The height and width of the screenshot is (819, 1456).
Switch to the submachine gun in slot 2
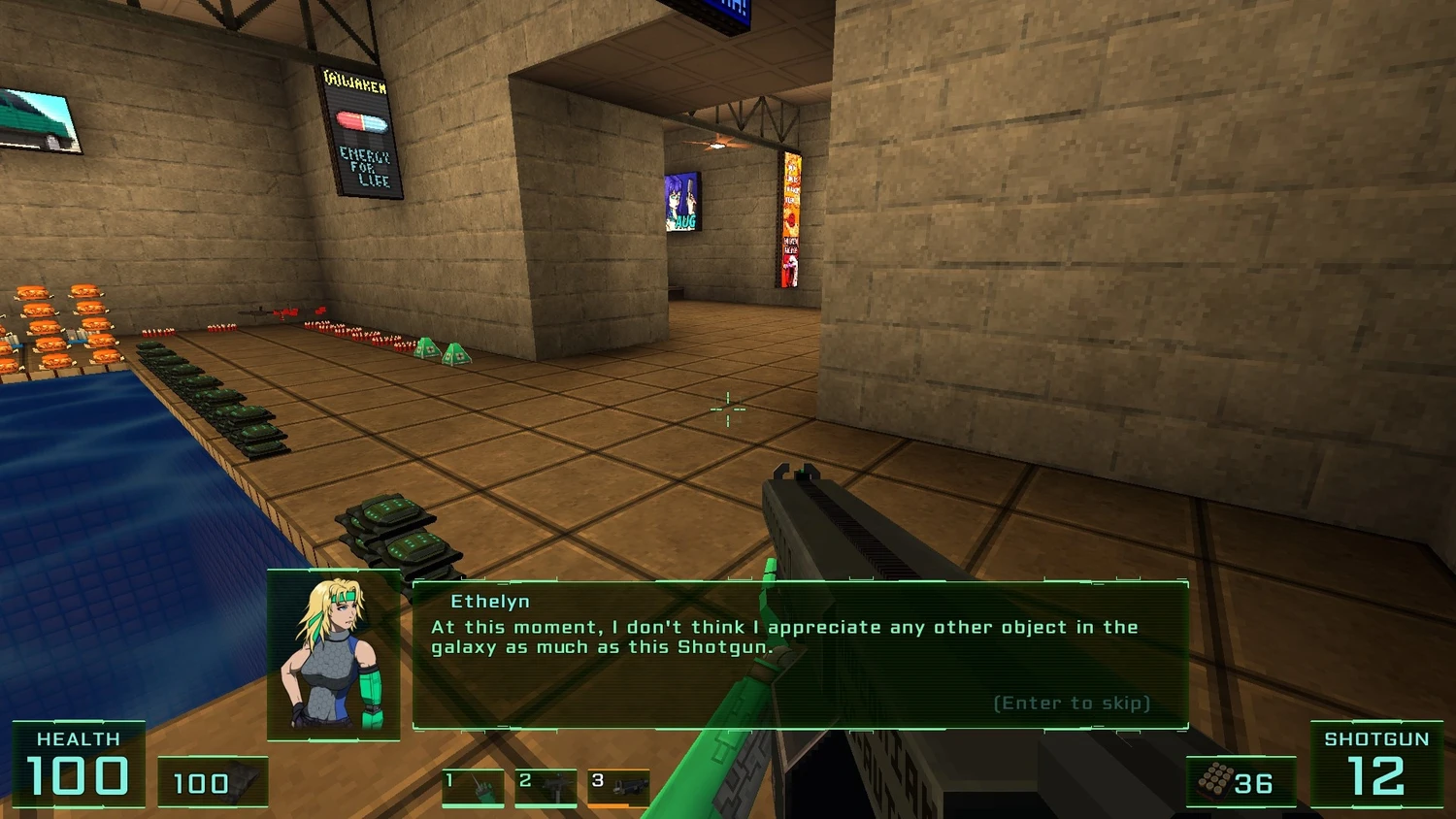click(x=546, y=787)
